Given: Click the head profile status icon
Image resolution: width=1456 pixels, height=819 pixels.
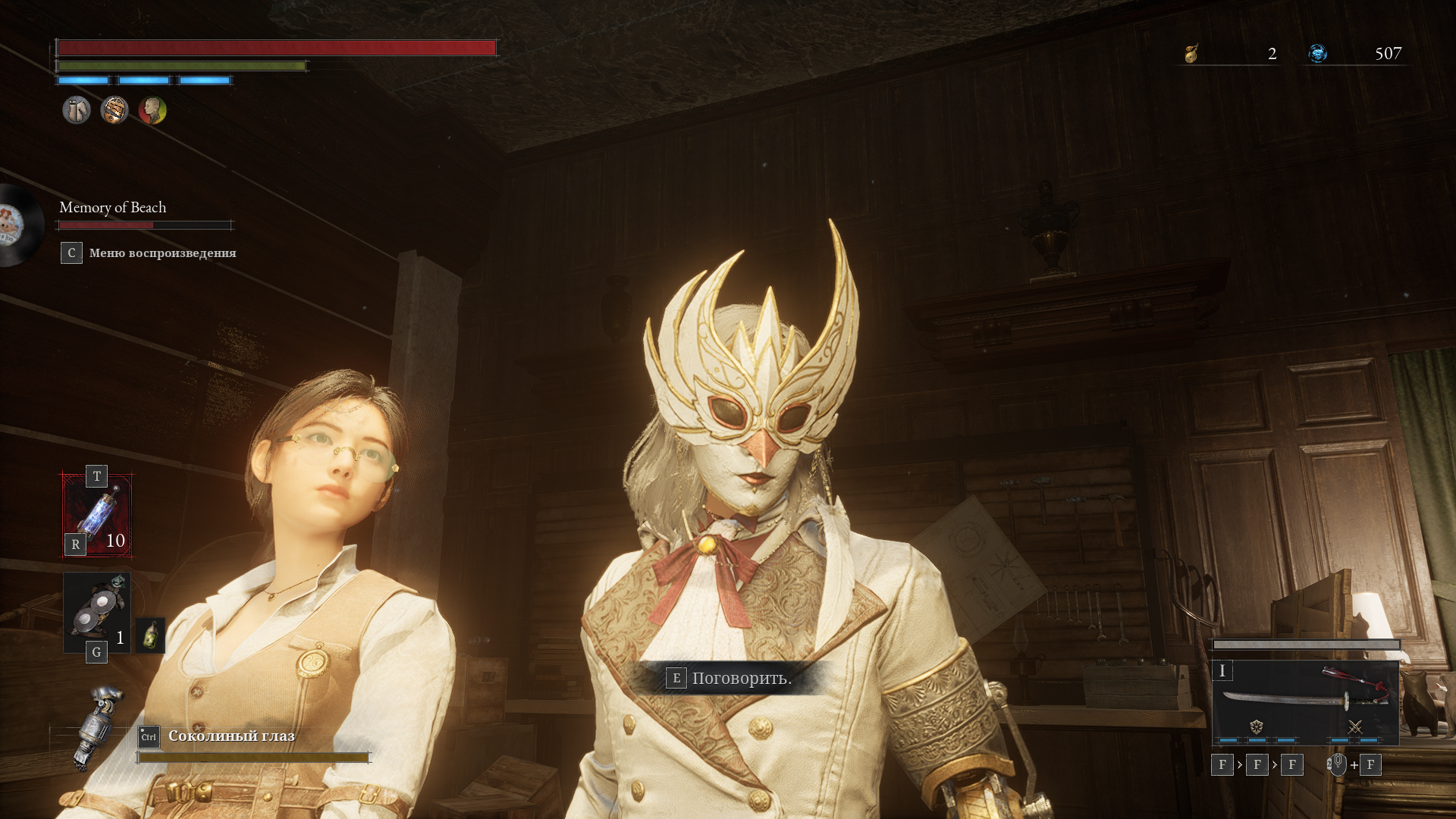Looking at the screenshot, I should point(152,111).
